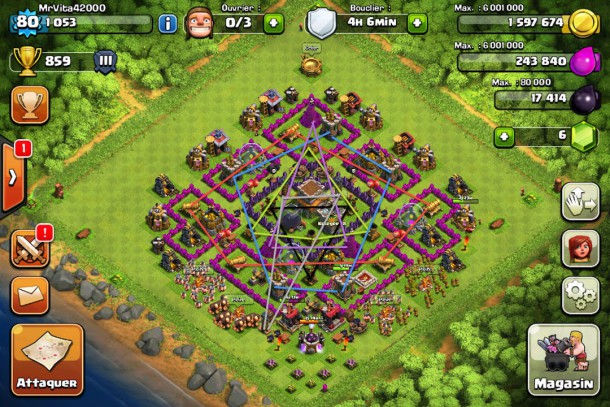View the league badge next to the trophy count
Image resolution: width=610 pixels, height=407 pixels.
point(106,62)
